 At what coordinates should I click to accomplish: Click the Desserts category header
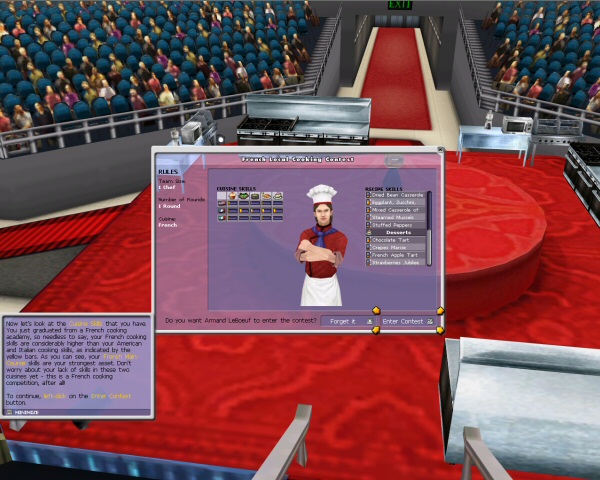coord(397,232)
